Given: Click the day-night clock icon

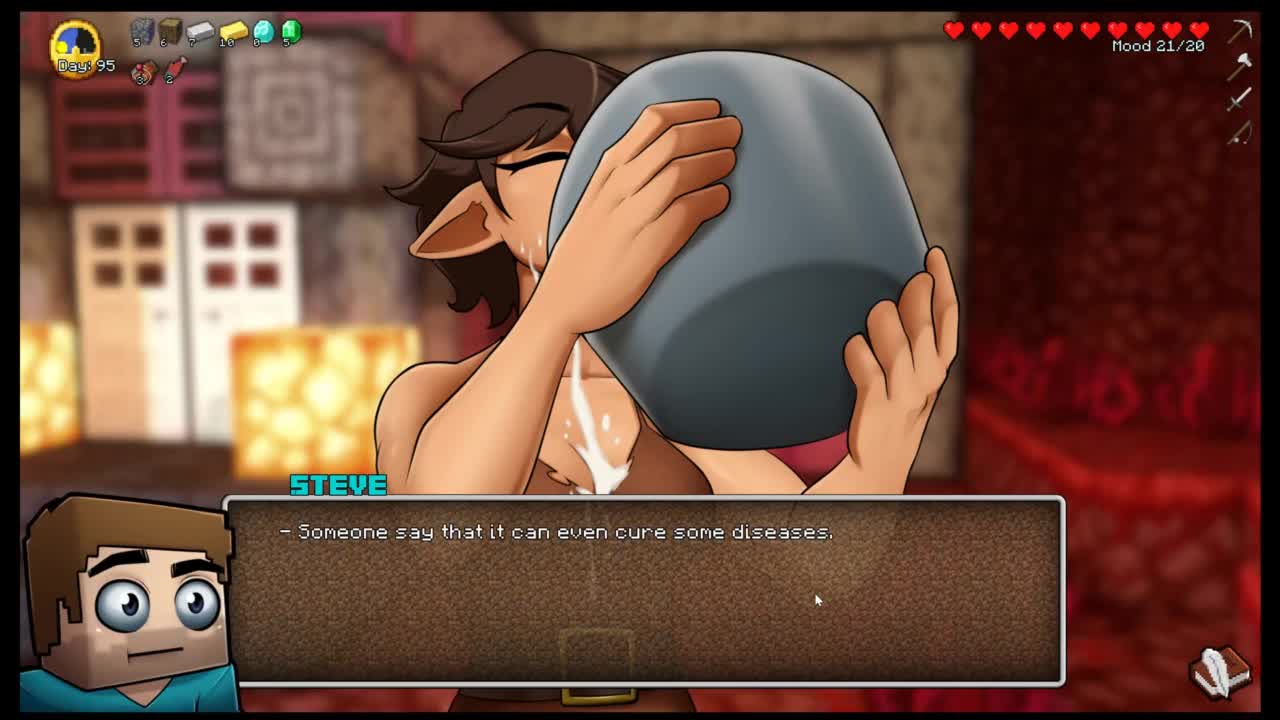Looking at the screenshot, I should coord(77,43).
